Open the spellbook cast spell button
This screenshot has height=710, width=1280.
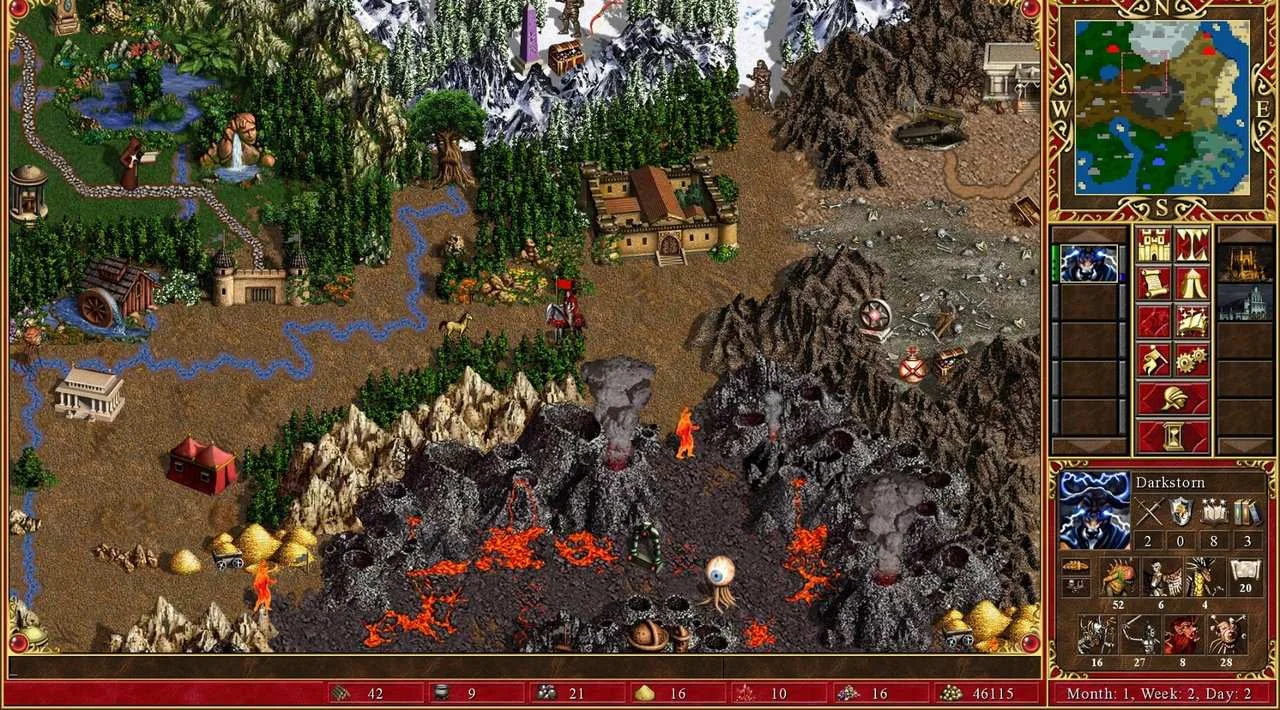point(1191,322)
